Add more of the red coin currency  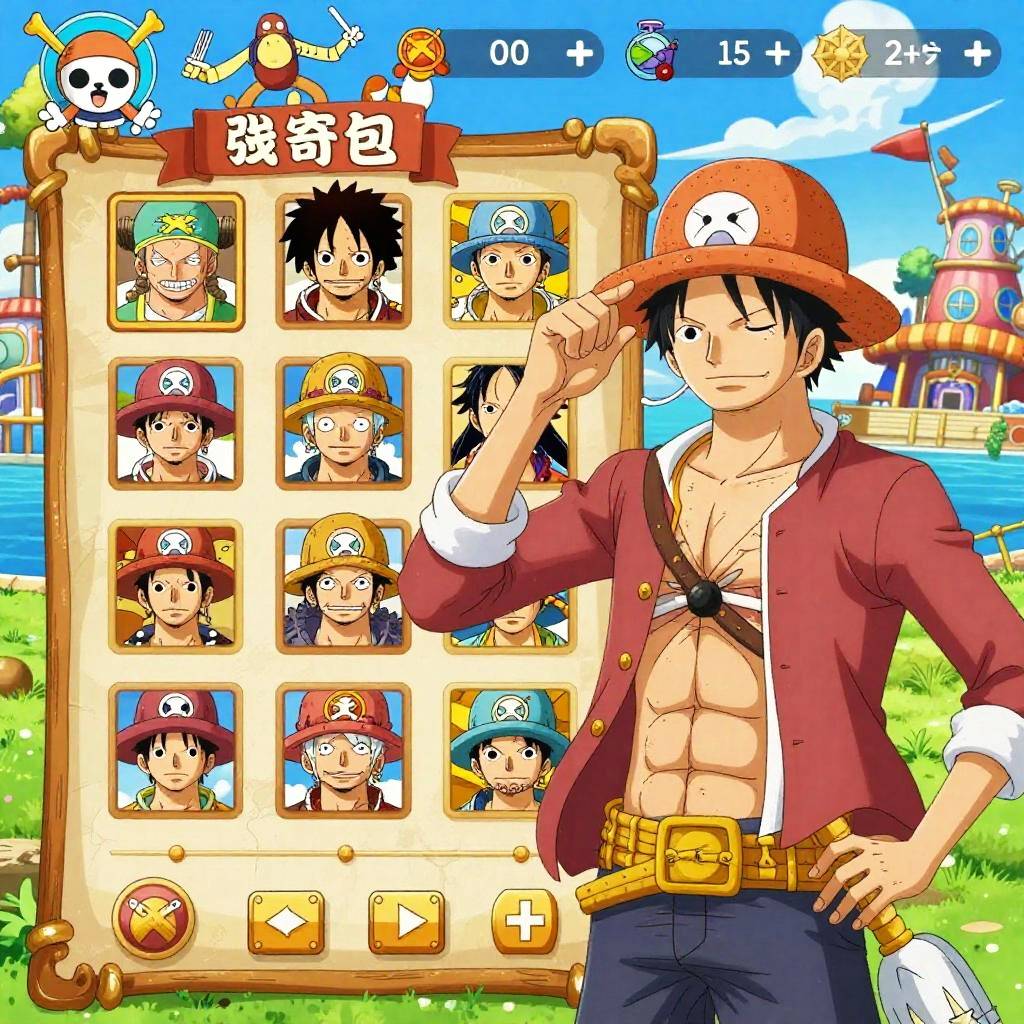click(x=579, y=54)
